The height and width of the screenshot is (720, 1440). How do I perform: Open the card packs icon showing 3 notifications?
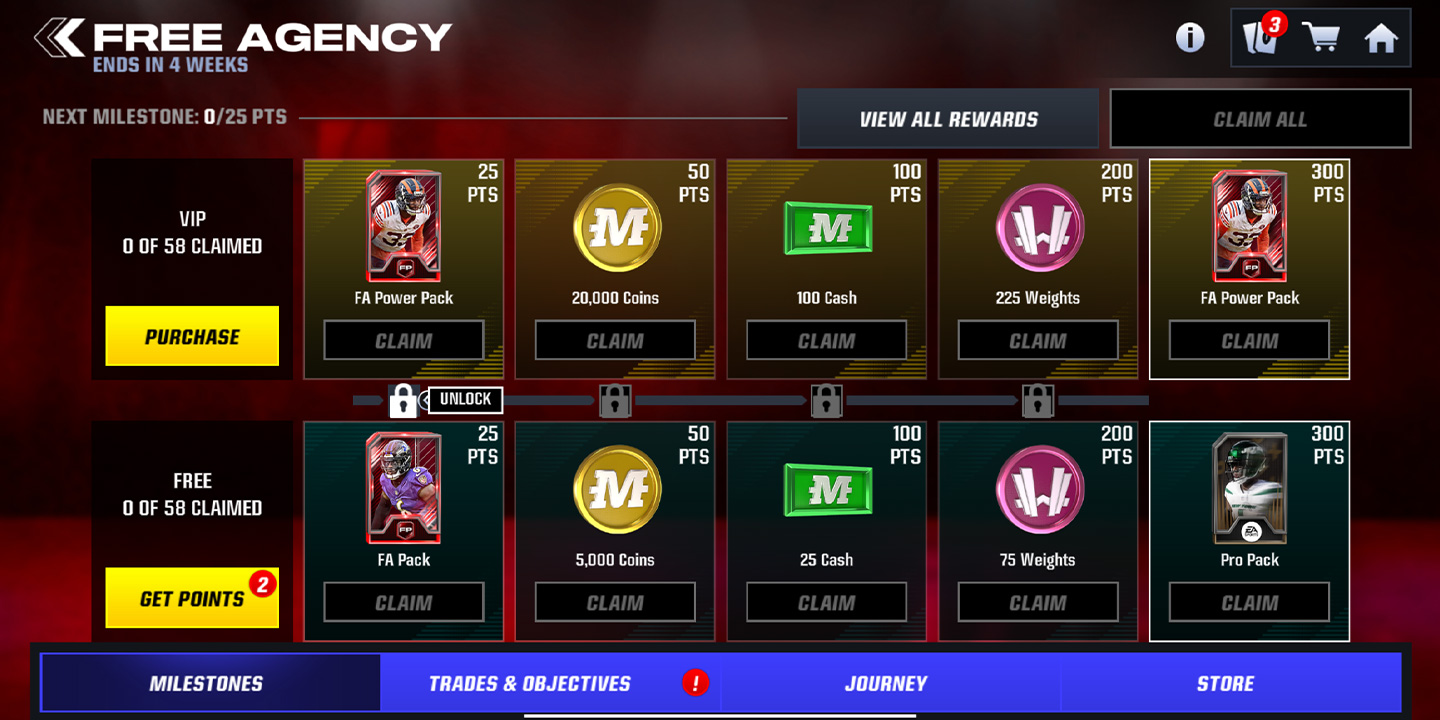click(1258, 37)
